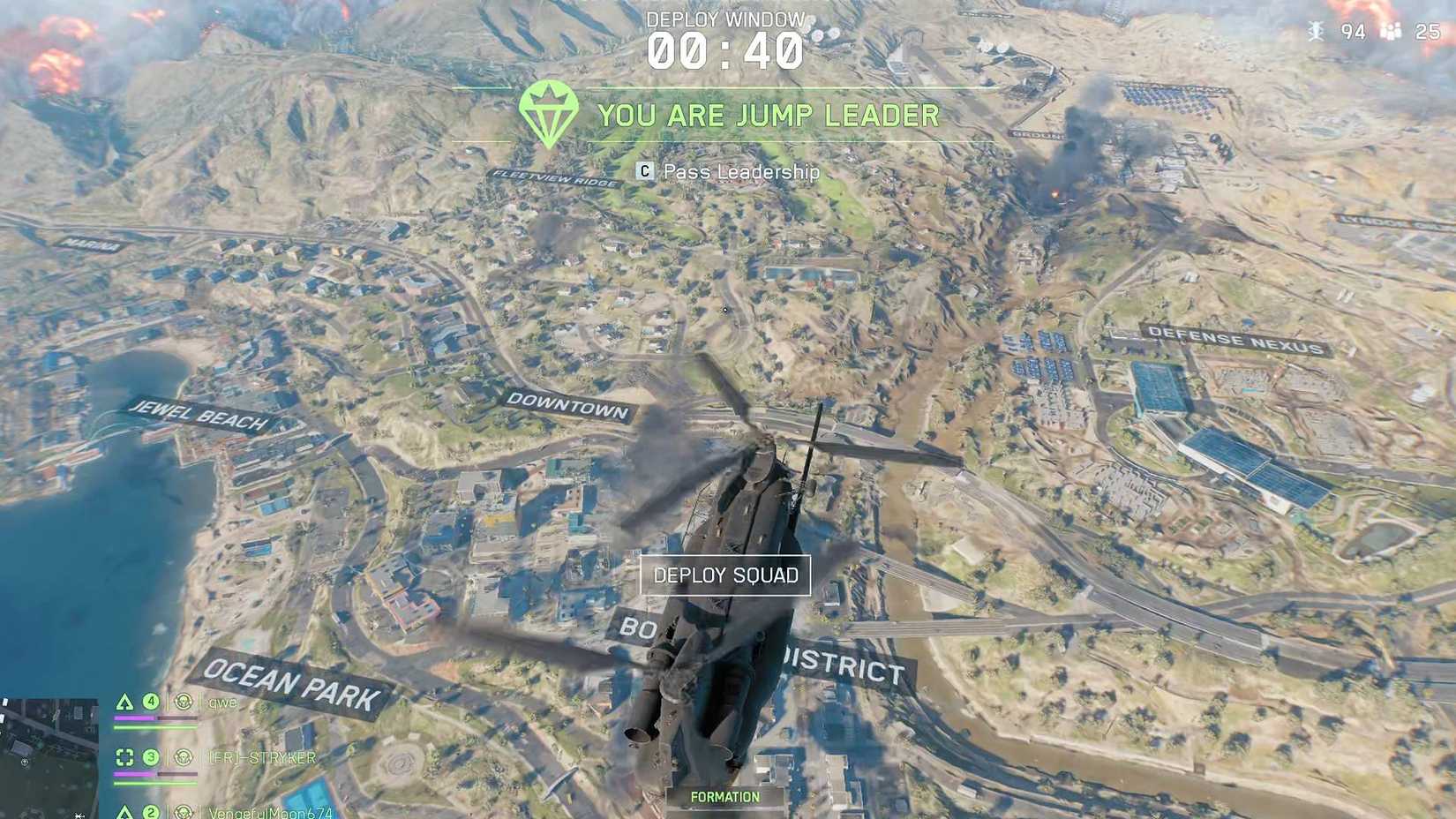Click the Pass Leadership option
Image resolution: width=1456 pixels, height=819 pixels.
click(x=738, y=172)
